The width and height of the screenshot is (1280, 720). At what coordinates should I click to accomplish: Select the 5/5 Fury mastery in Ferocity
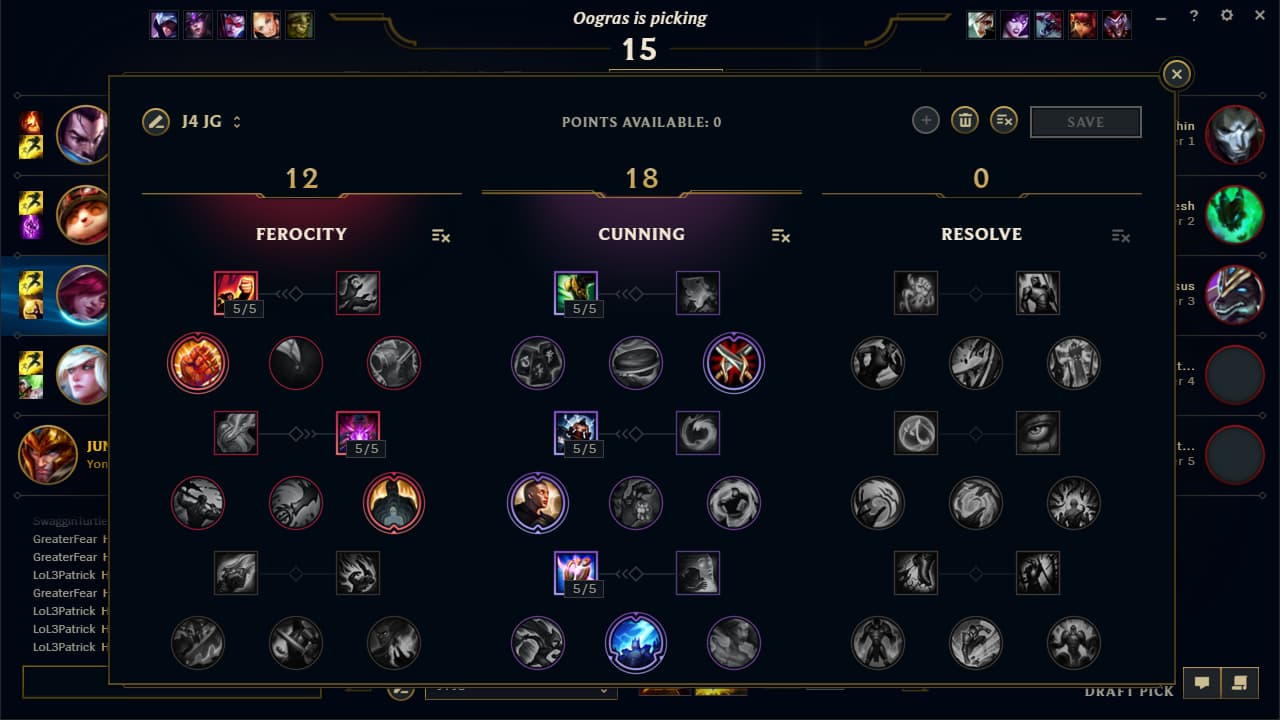pos(236,292)
